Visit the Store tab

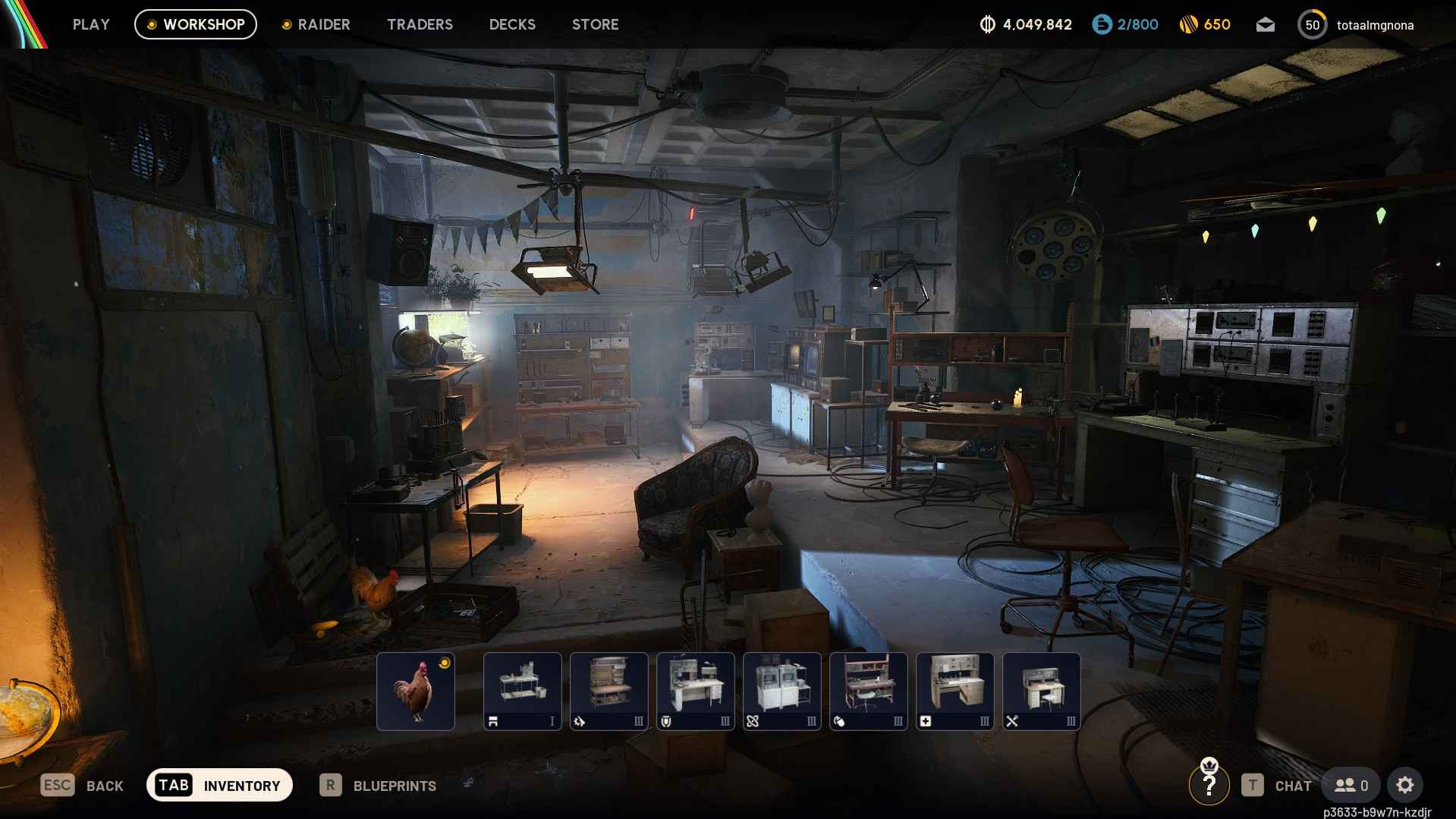(x=595, y=24)
